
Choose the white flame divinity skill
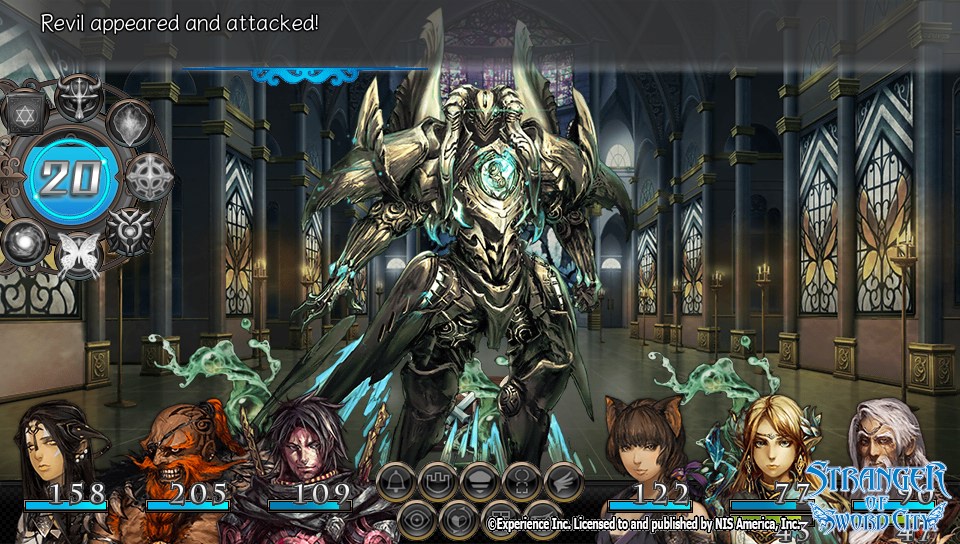pos(130,123)
